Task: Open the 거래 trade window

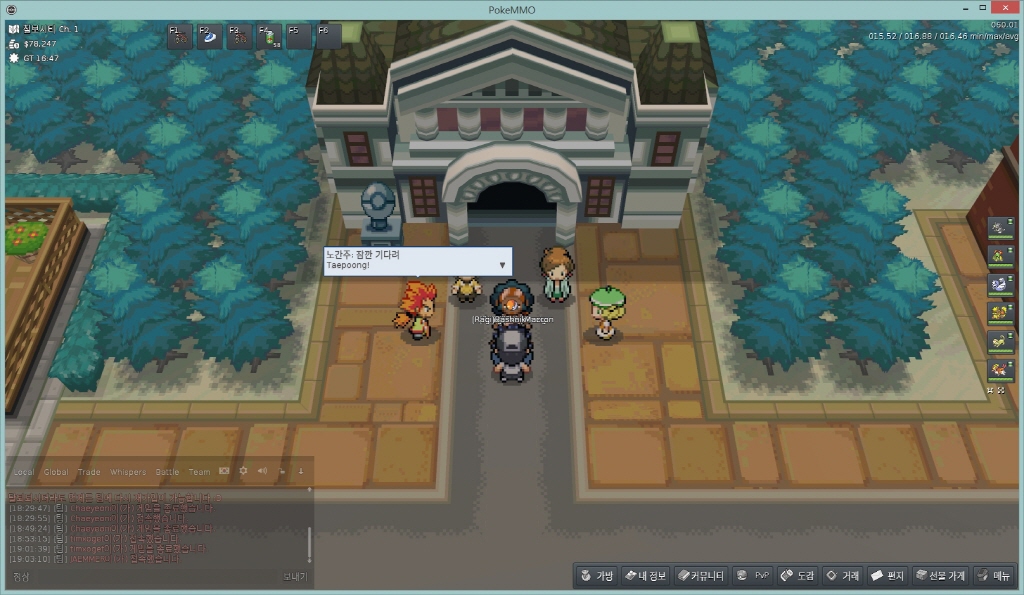Action: point(843,576)
